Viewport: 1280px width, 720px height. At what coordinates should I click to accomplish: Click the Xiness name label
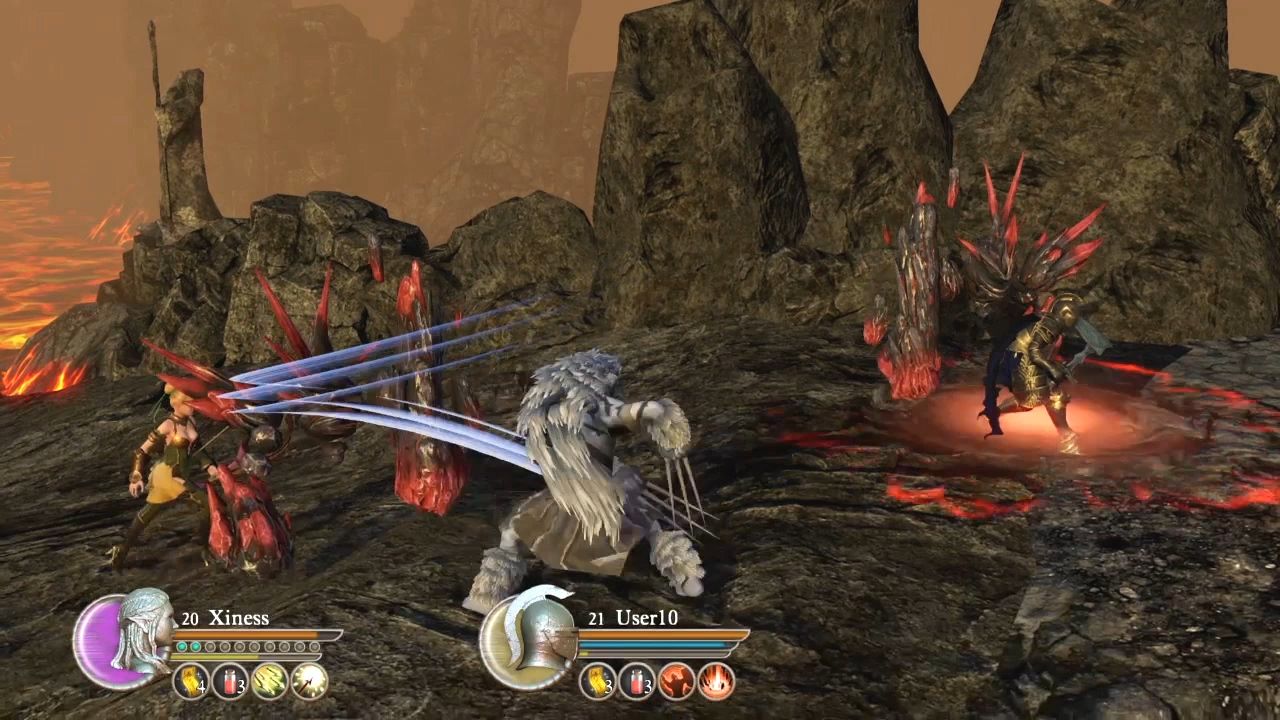(238, 619)
